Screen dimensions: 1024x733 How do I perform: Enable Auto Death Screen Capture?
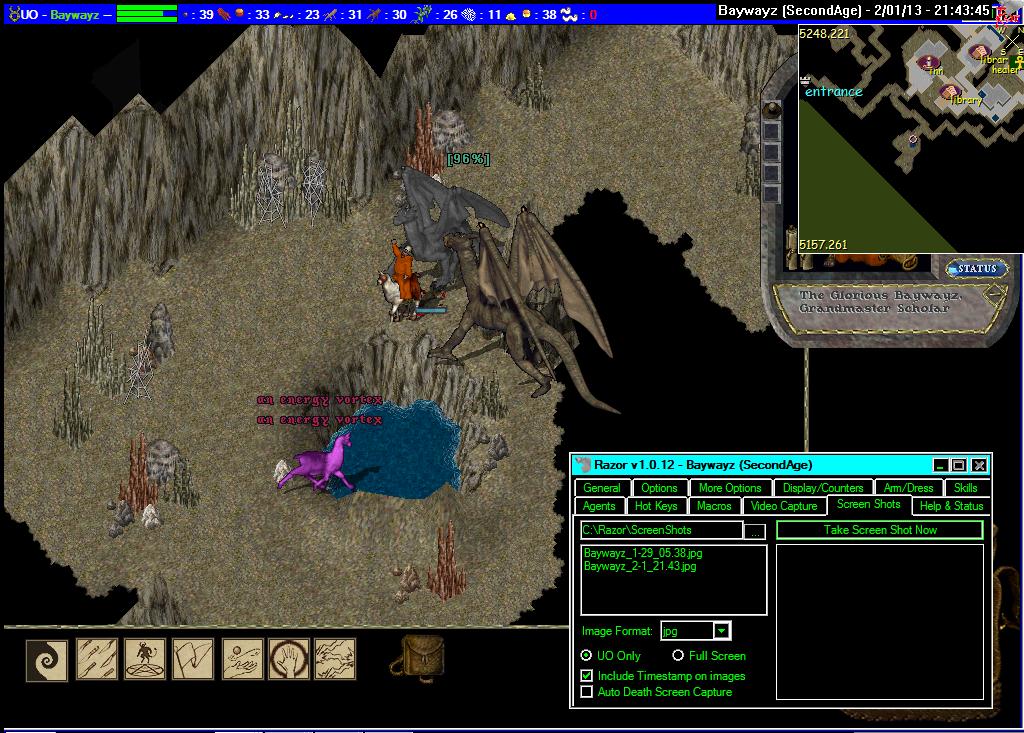click(587, 692)
